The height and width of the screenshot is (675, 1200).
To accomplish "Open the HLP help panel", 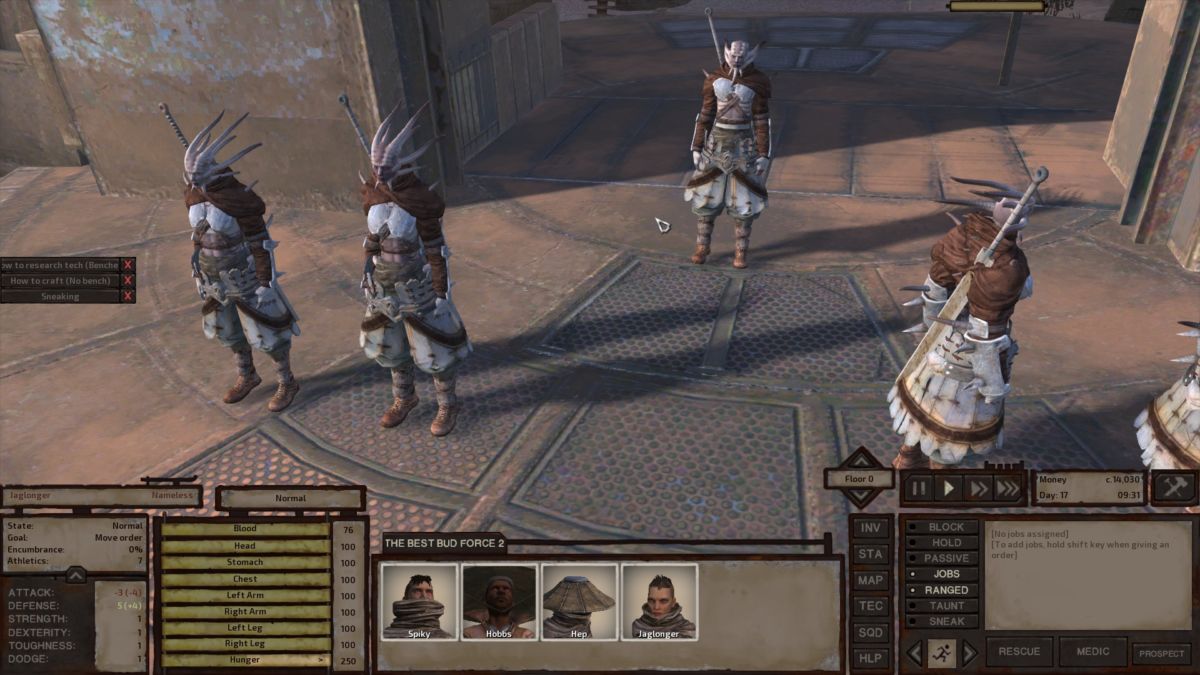I will tap(871, 658).
